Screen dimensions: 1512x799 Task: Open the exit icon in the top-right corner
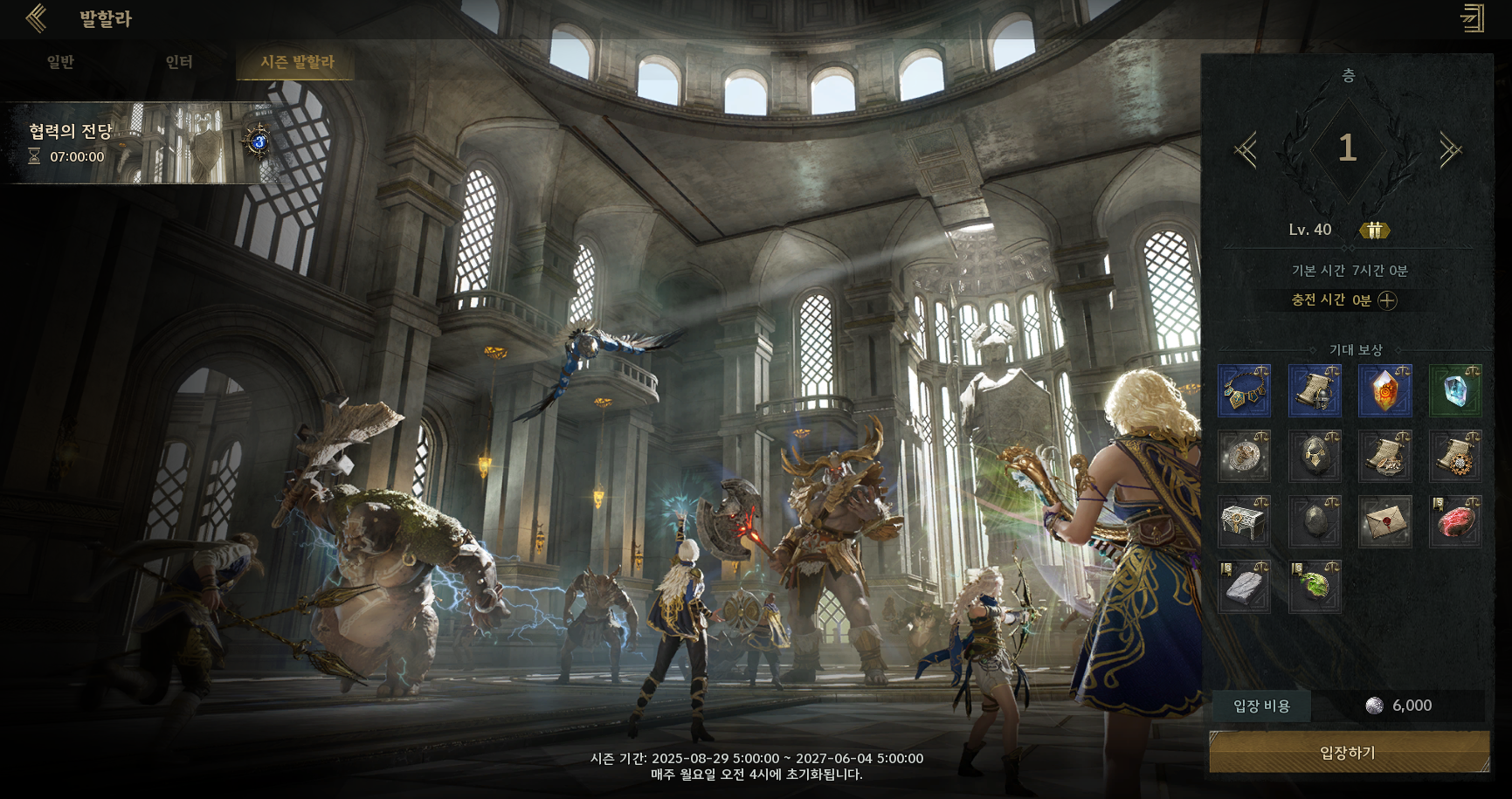click(x=1473, y=18)
